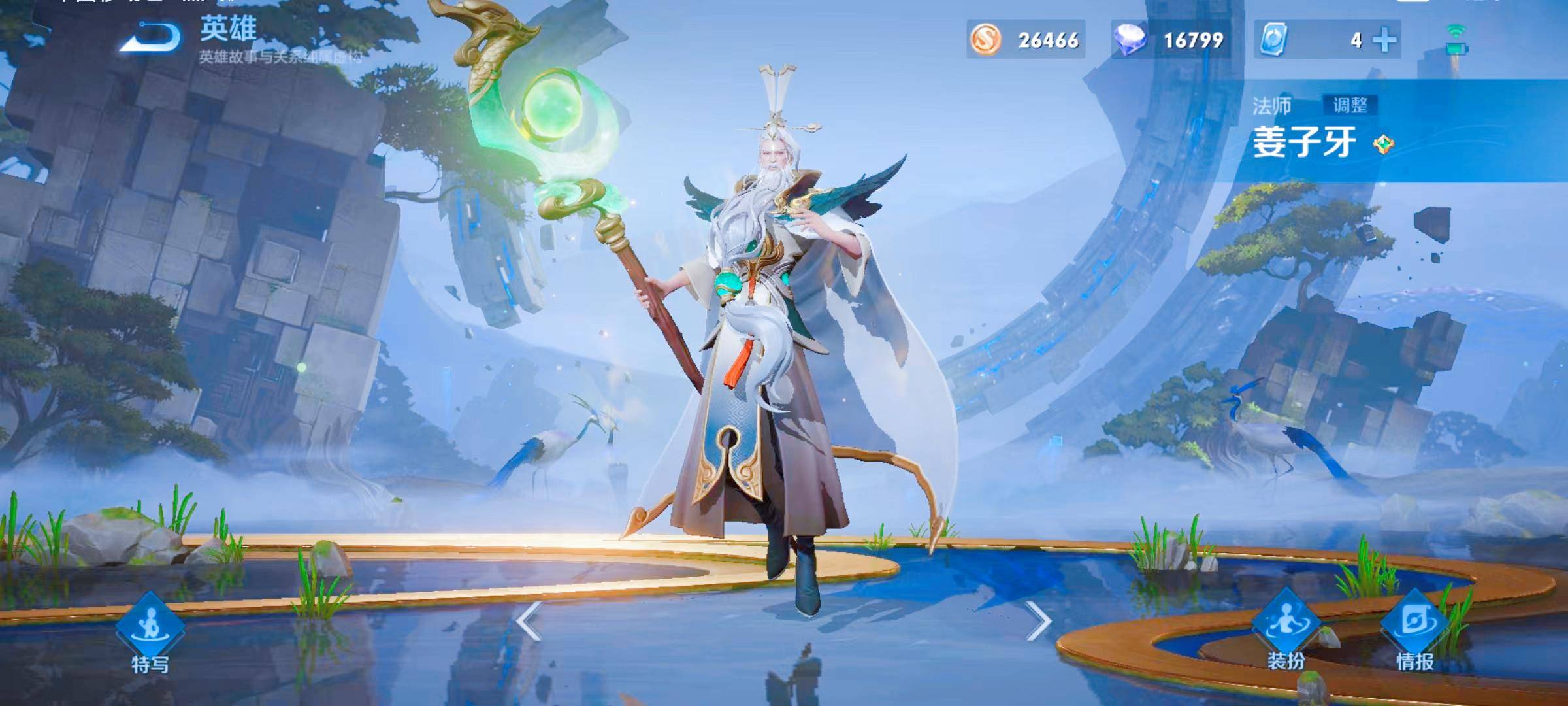Add more tickets with the plus button
Image resolution: width=1568 pixels, height=706 pixels.
pos(1384,41)
